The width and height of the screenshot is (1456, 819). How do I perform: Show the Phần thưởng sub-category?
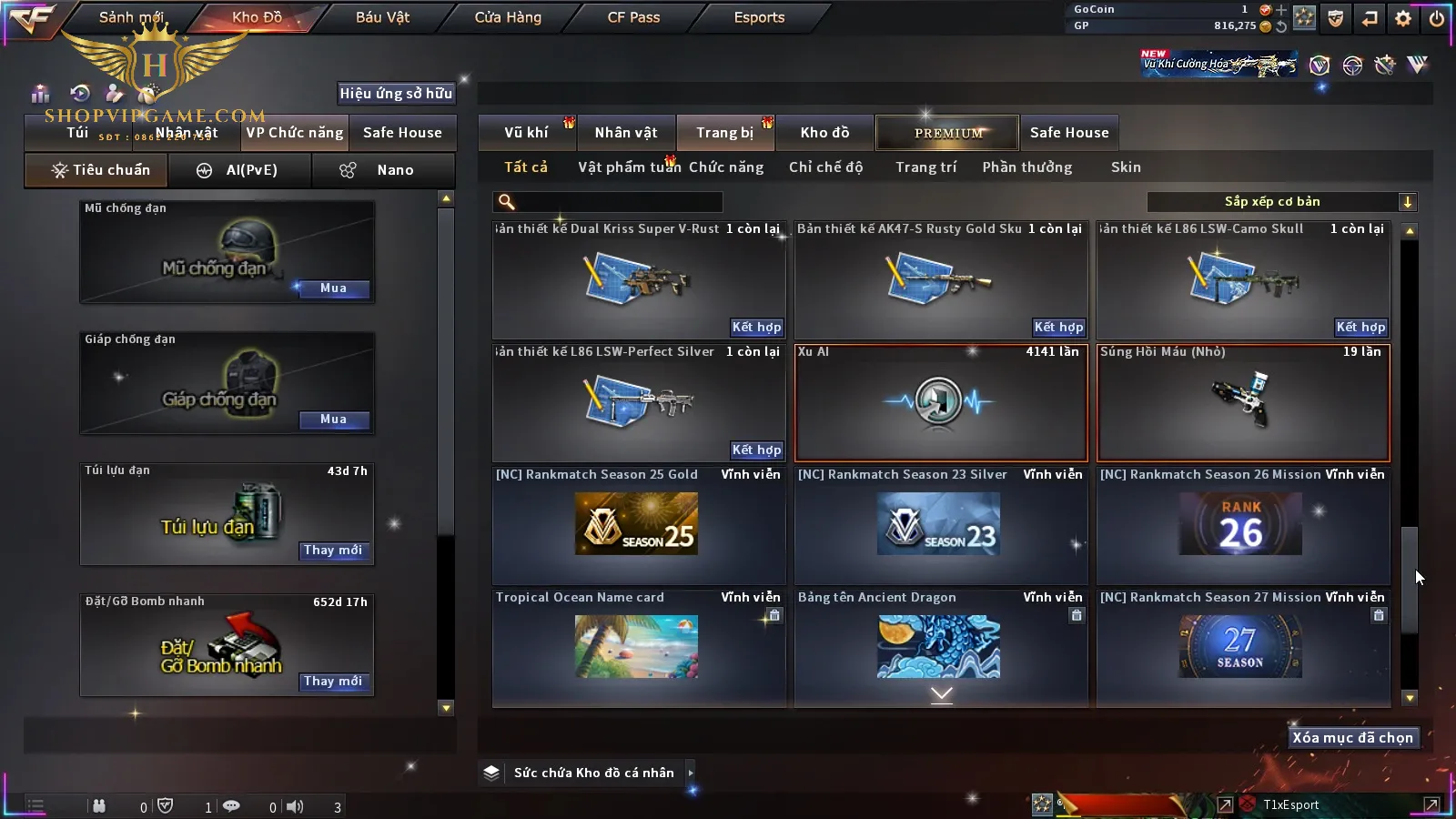[1026, 167]
